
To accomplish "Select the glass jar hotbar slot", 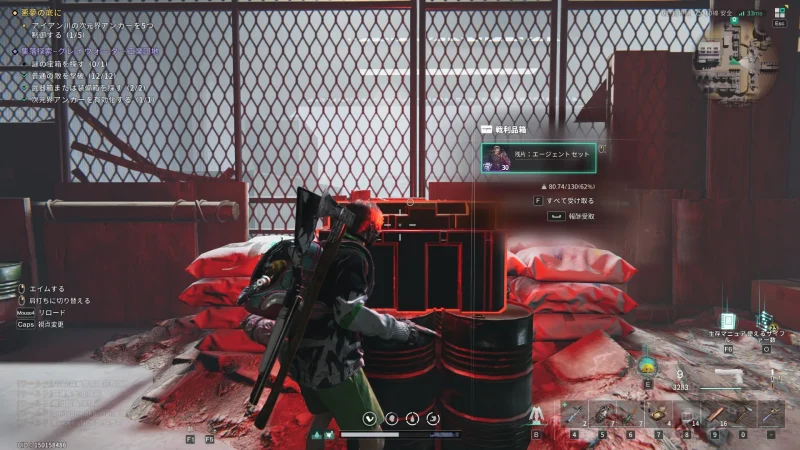I will [x=685, y=413].
